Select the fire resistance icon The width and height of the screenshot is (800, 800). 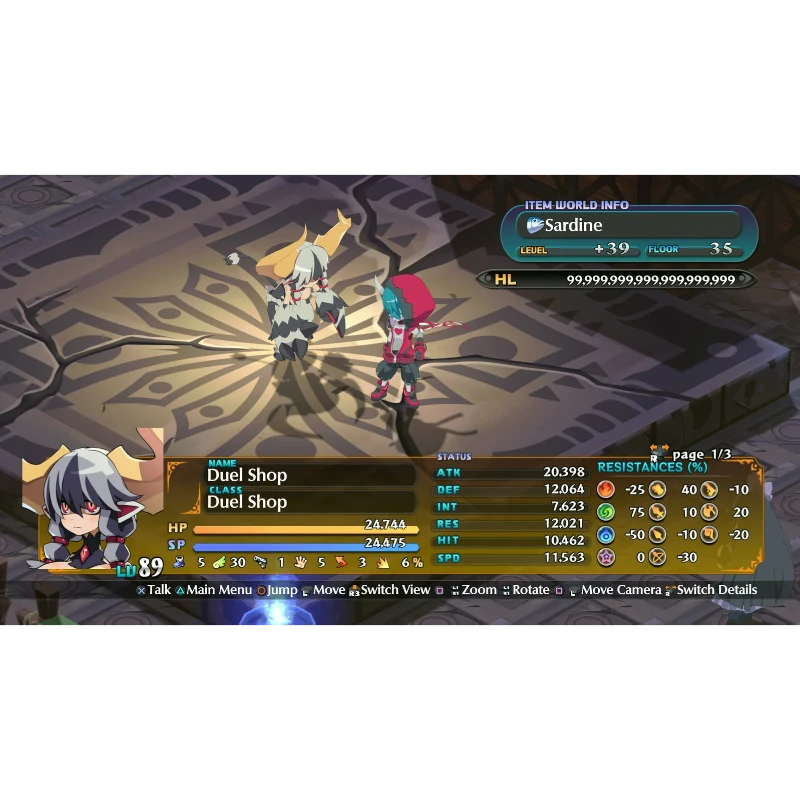[606, 490]
